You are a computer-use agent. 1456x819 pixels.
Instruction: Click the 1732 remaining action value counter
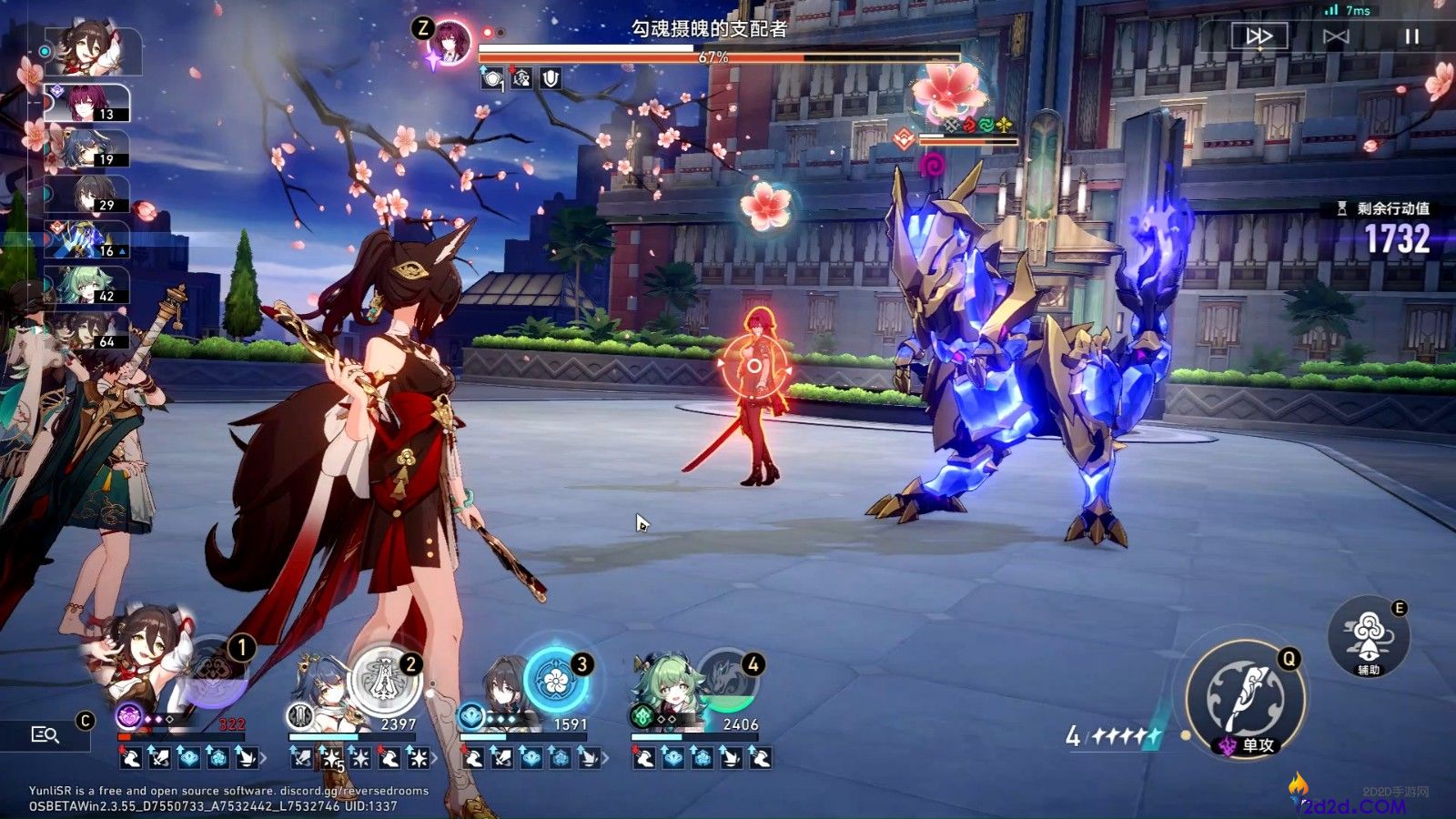[x=1396, y=238]
